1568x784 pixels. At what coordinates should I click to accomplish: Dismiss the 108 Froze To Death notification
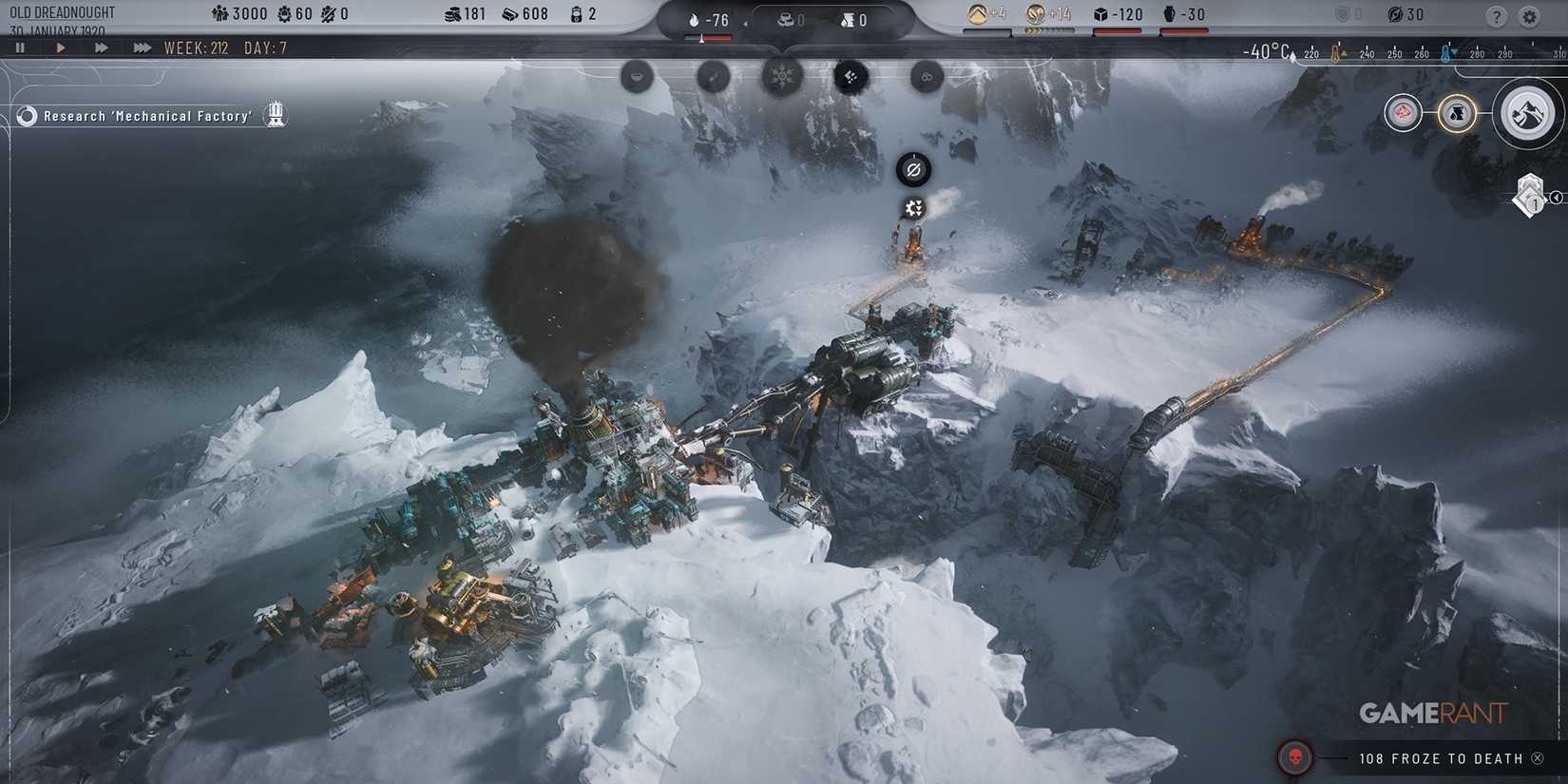[1536, 758]
